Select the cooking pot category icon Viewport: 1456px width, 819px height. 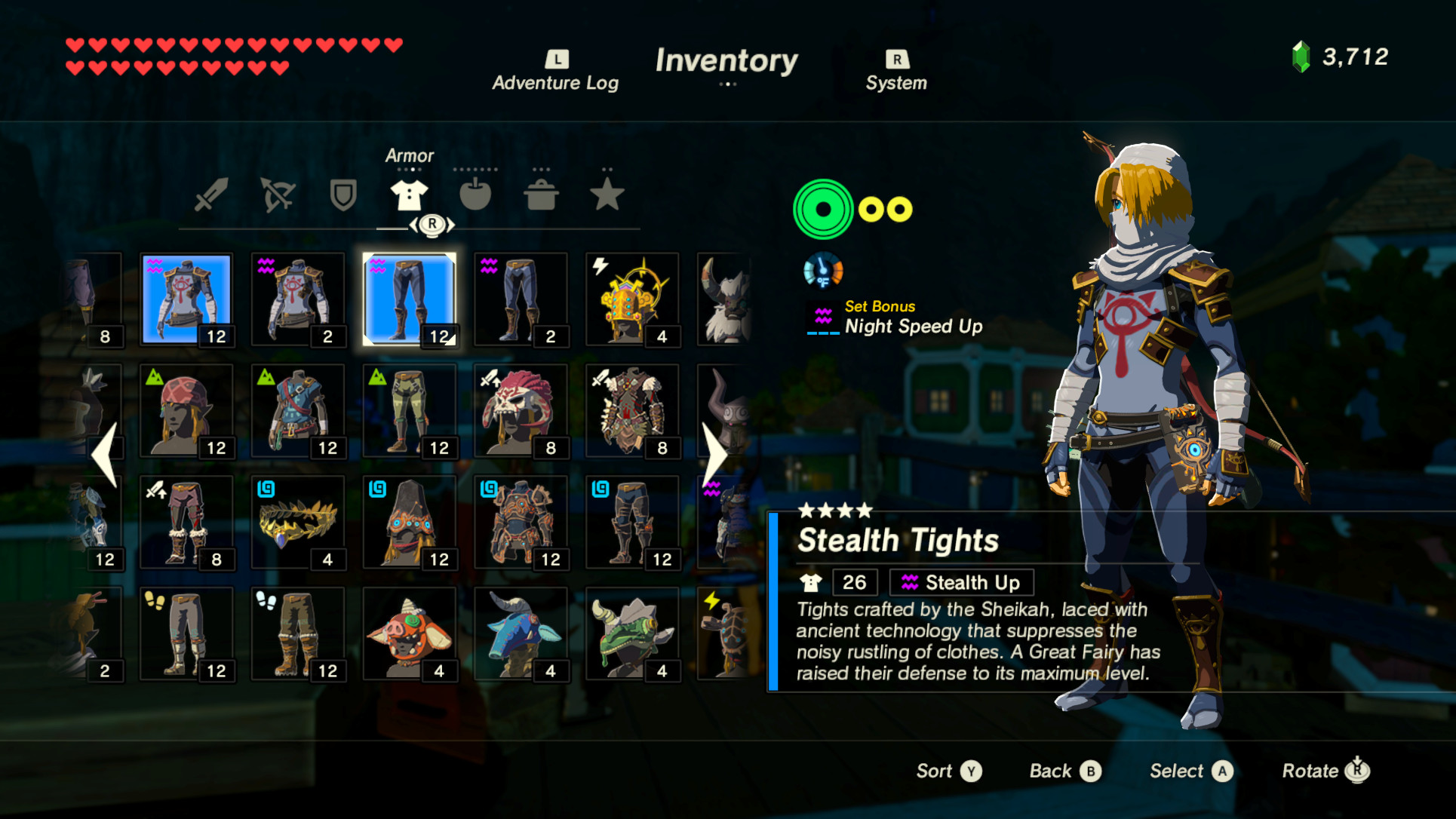tap(540, 195)
